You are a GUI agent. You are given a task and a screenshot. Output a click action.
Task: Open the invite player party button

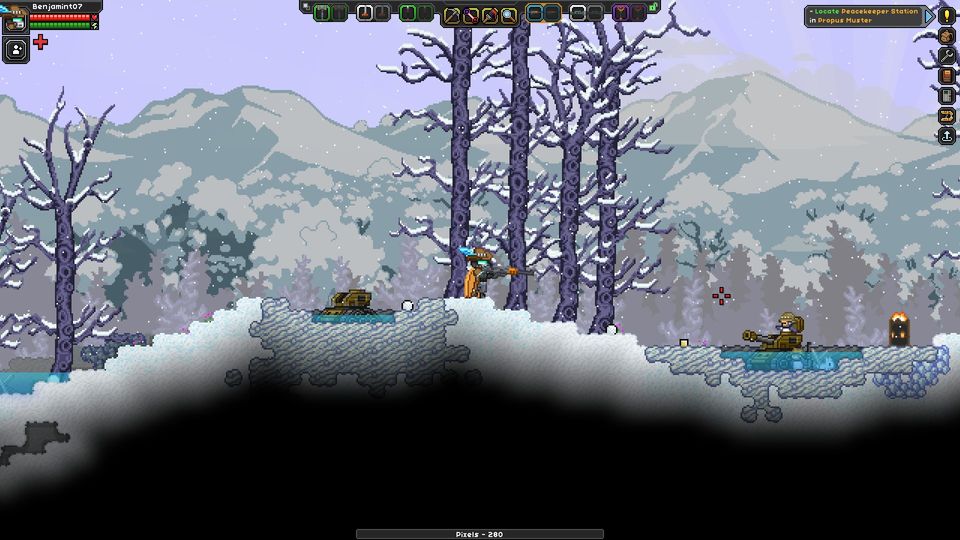point(15,48)
